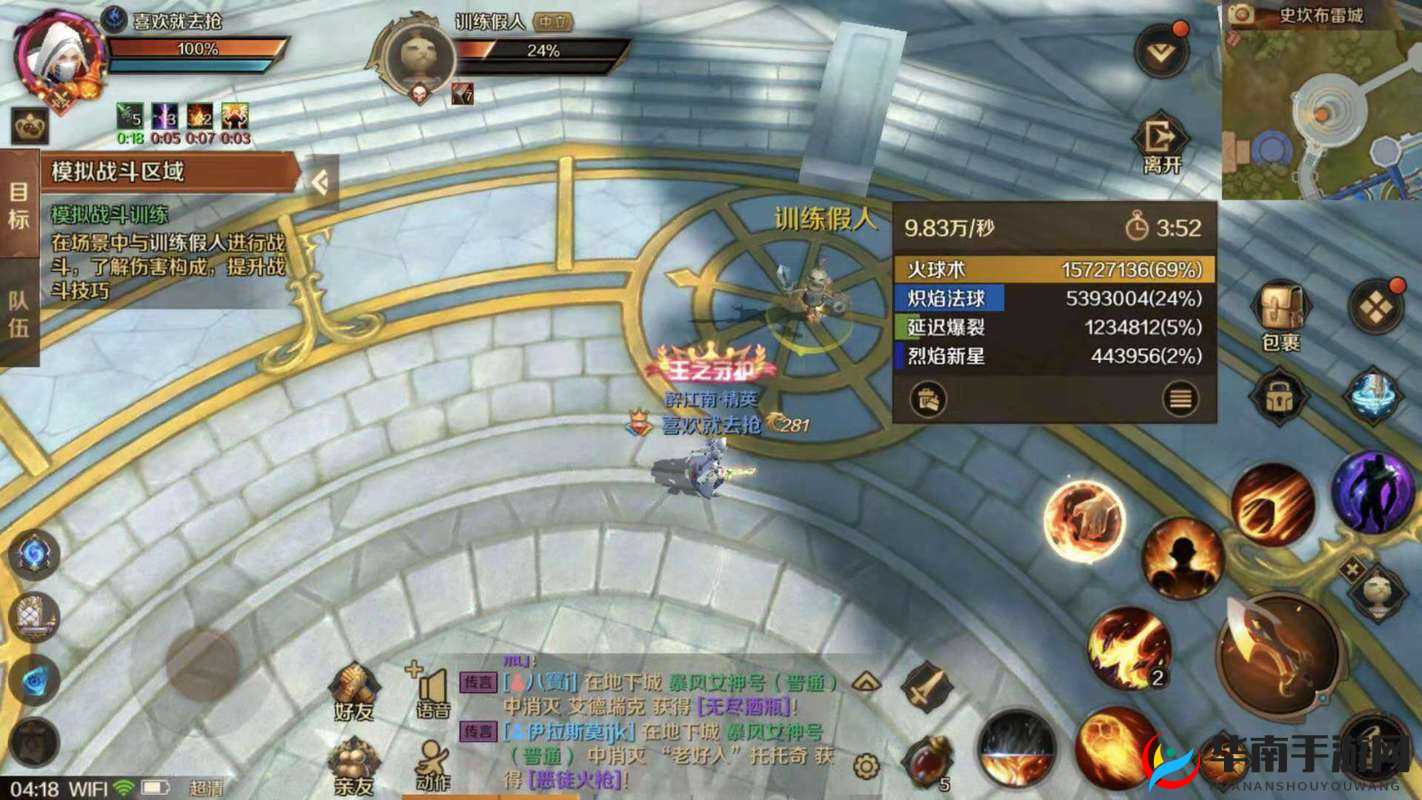The height and width of the screenshot is (800, 1422).
Task: Activate the purple shadow figure skill
Action: click(1372, 491)
